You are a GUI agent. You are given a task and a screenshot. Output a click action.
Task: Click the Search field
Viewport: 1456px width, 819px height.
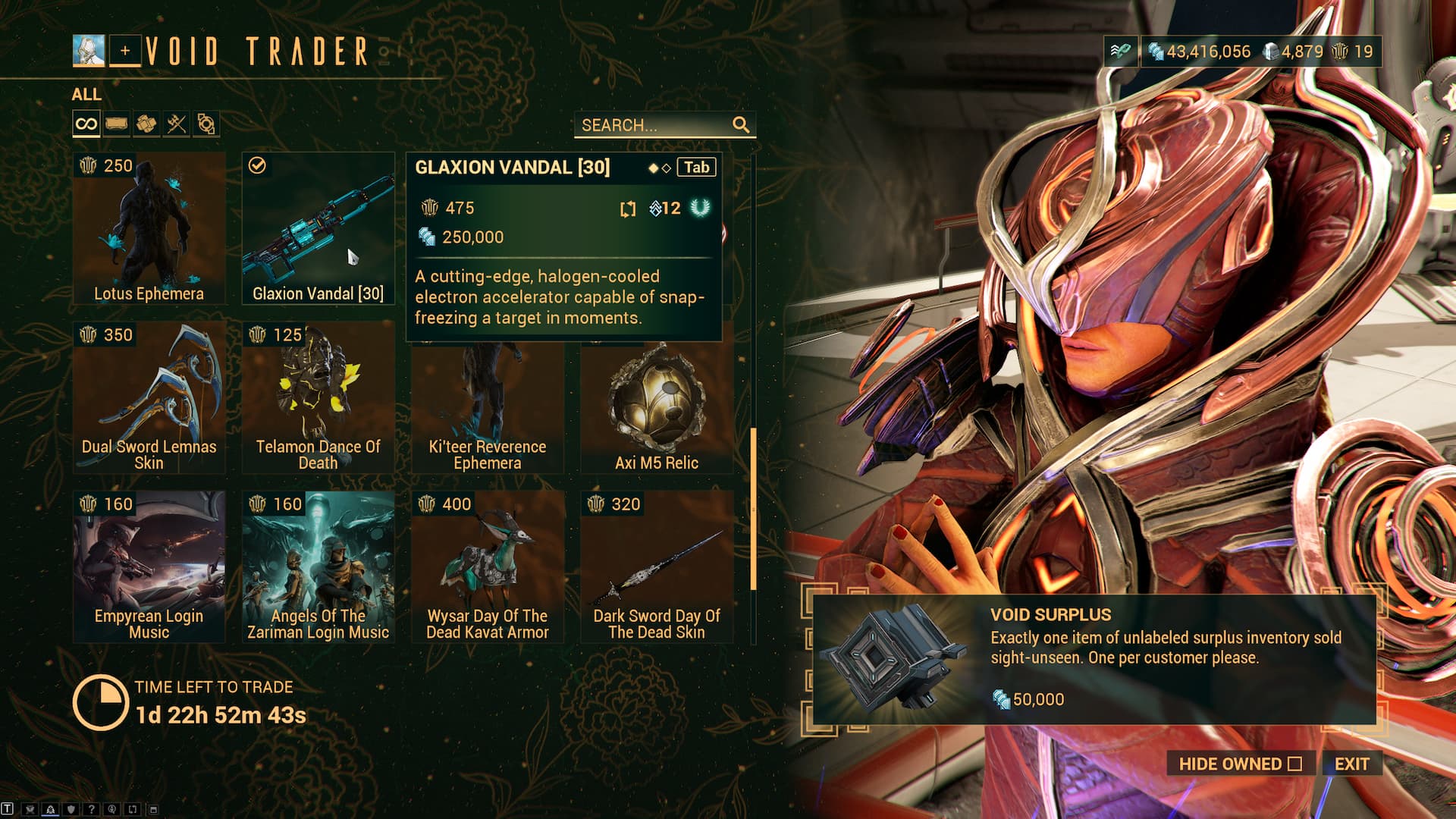654,125
